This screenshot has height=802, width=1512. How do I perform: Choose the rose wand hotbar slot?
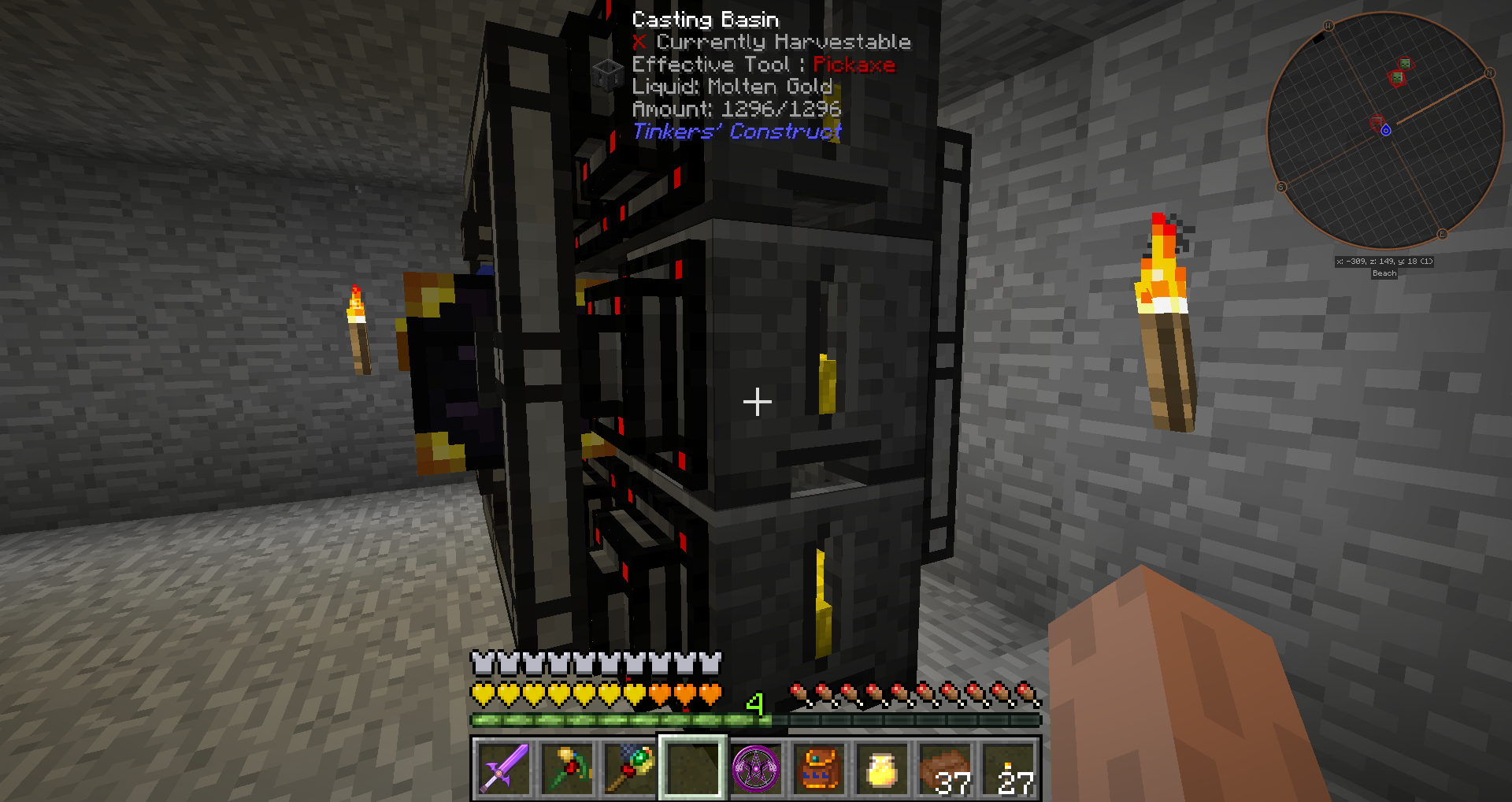coord(566,768)
